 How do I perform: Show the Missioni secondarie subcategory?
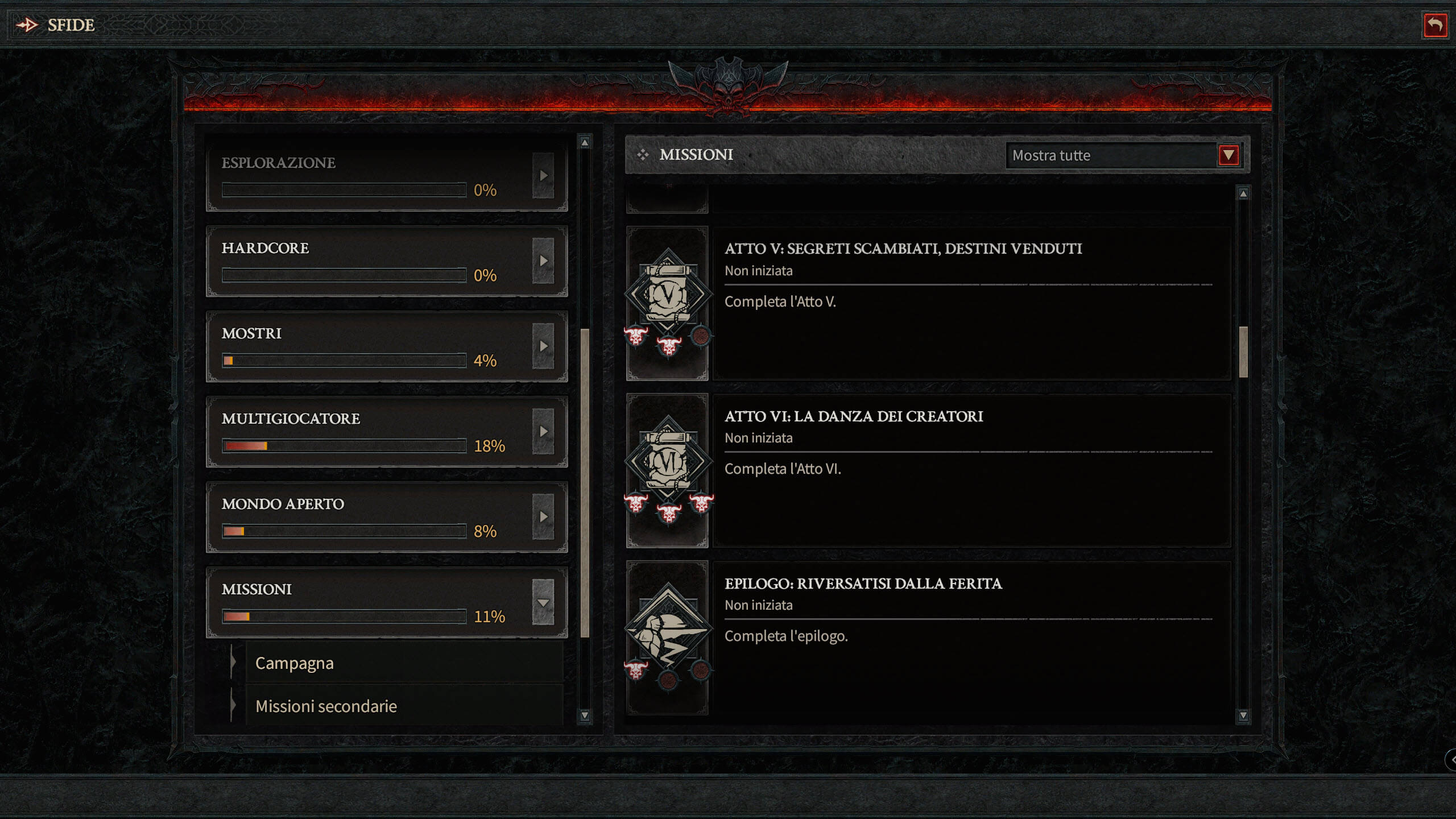coord(404,706)
